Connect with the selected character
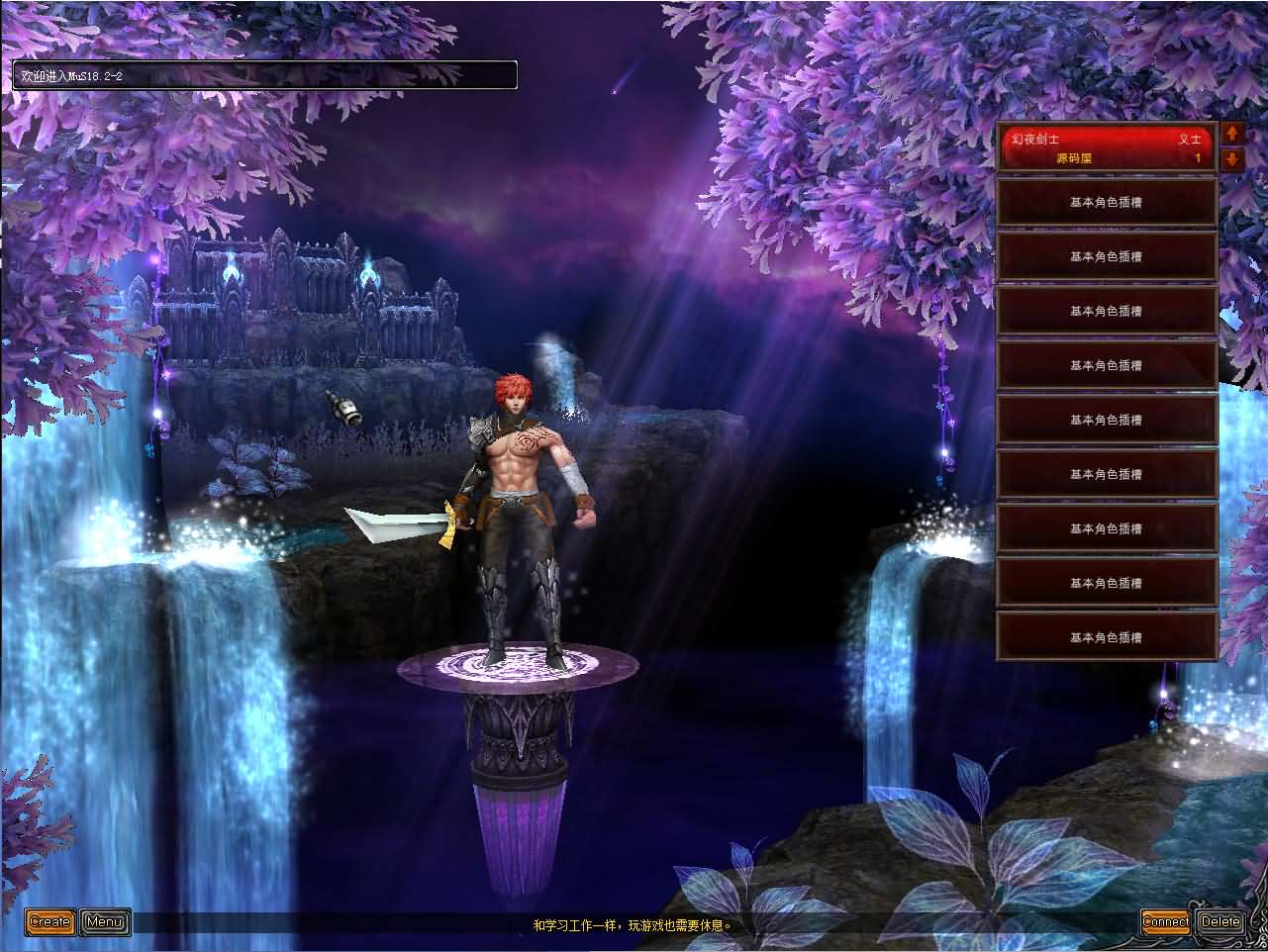Screen dimensions: 1268x952 1165,921
